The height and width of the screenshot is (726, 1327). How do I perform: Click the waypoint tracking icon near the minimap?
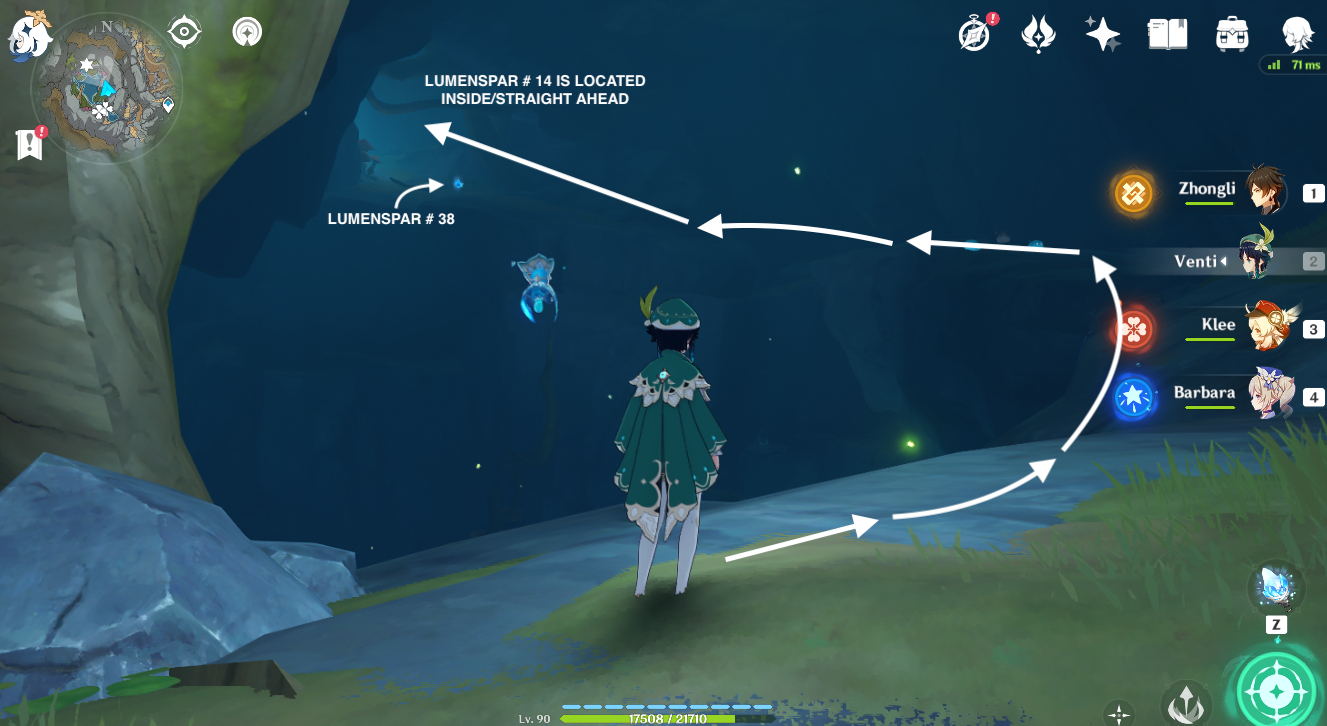pyautogui.click(x=246, y=31)
